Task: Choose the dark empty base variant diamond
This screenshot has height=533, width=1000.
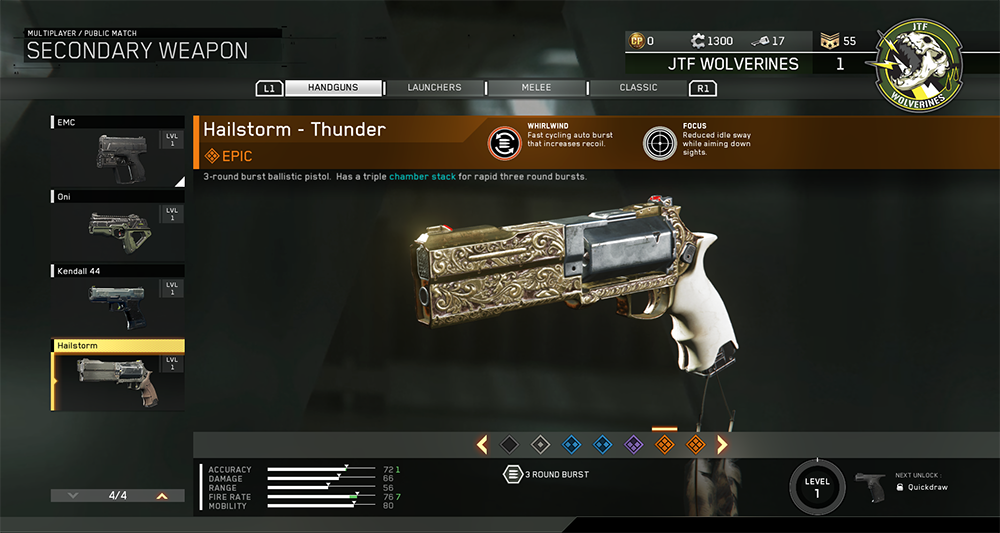Action: click(509, 444)
